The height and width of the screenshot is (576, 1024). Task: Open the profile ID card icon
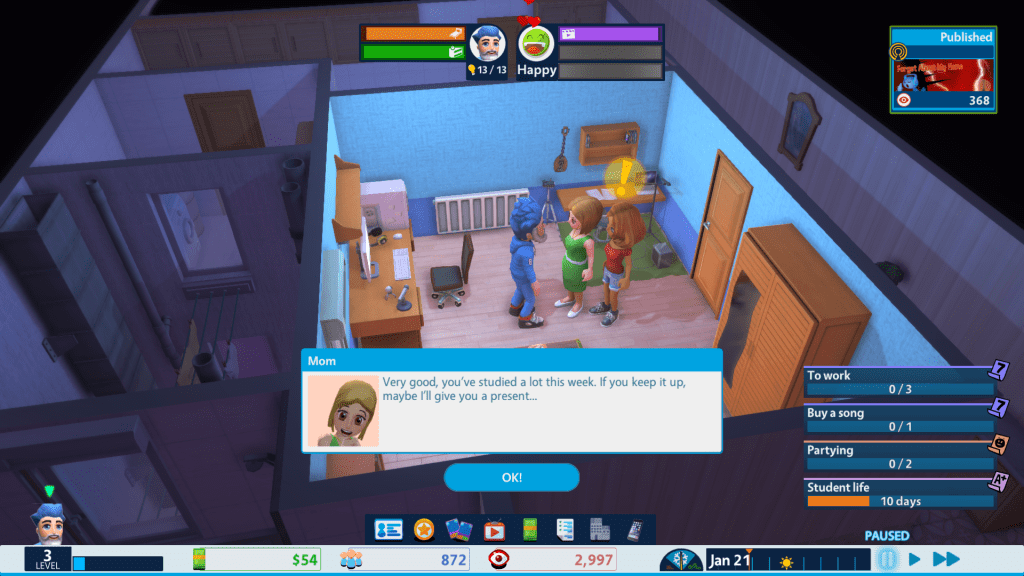388,529
